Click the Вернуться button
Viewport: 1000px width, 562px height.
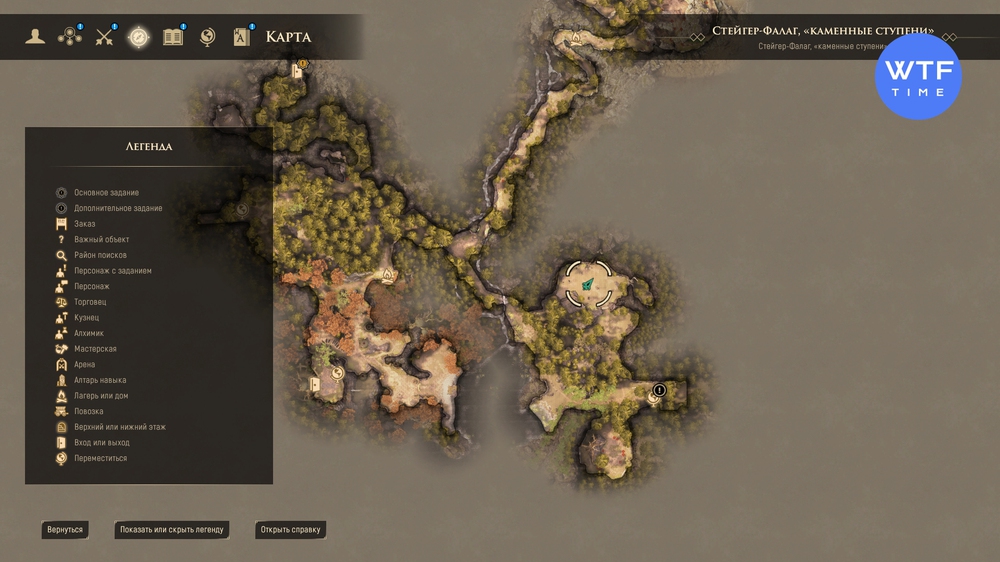pyautogui.click(x=65, y=529)
